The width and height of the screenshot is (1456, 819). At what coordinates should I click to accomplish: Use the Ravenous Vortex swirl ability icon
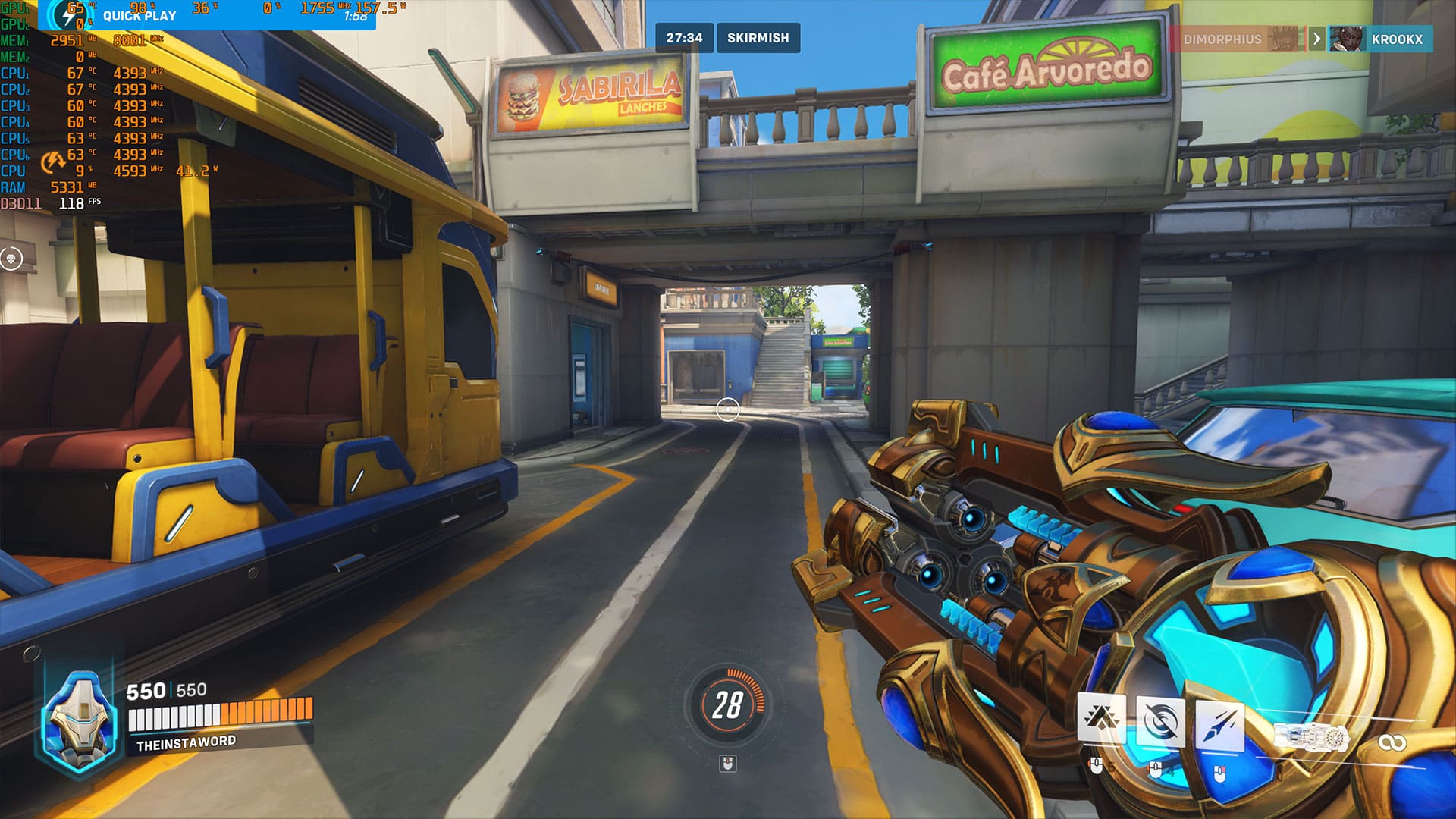coord(1160,720)
